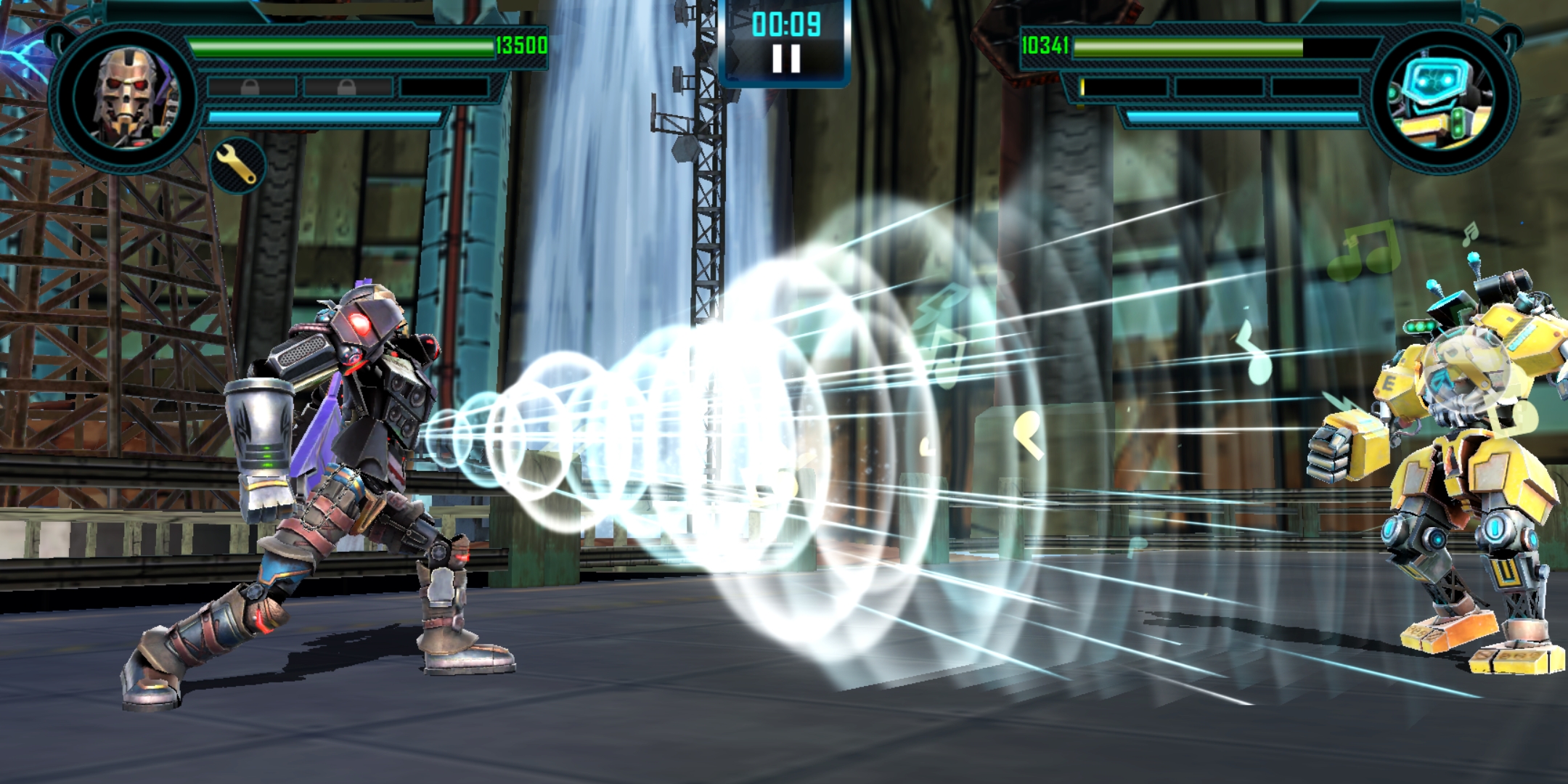Click the third unlocked ability slot
This screenshot has height=784, width=1568.
443,86
